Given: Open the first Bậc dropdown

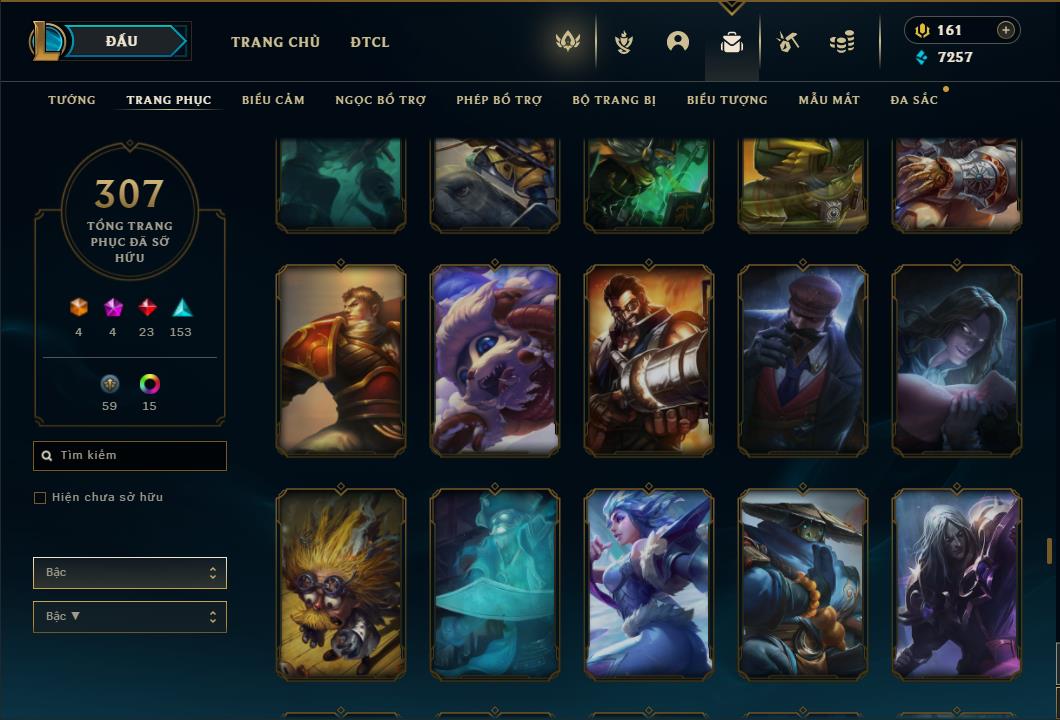Looking at the screenshot, I should (130, 573).
